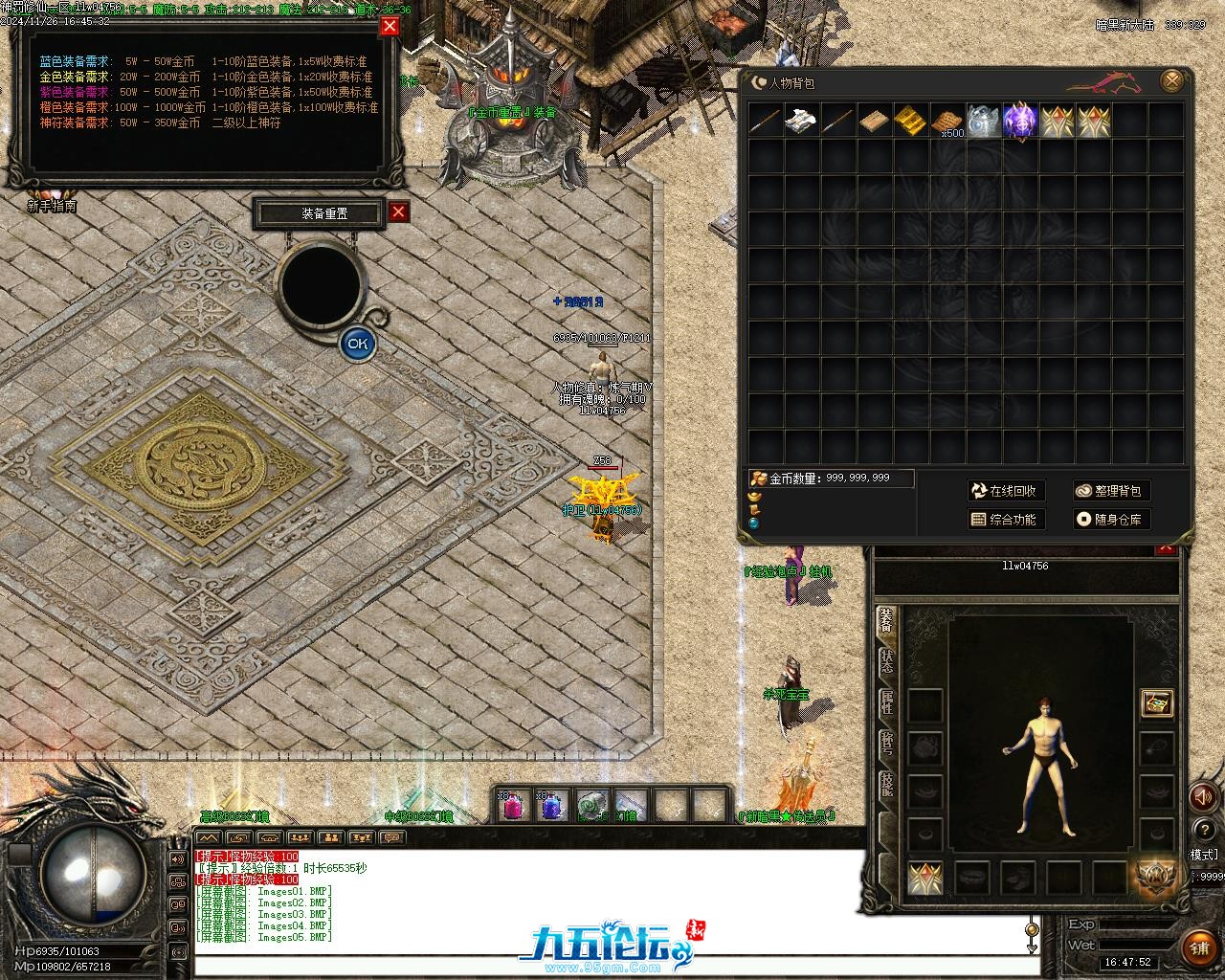This screenshot has height=980, width=1225.
Task: Switch to the 状态 status tab
Action: point(887,662)
